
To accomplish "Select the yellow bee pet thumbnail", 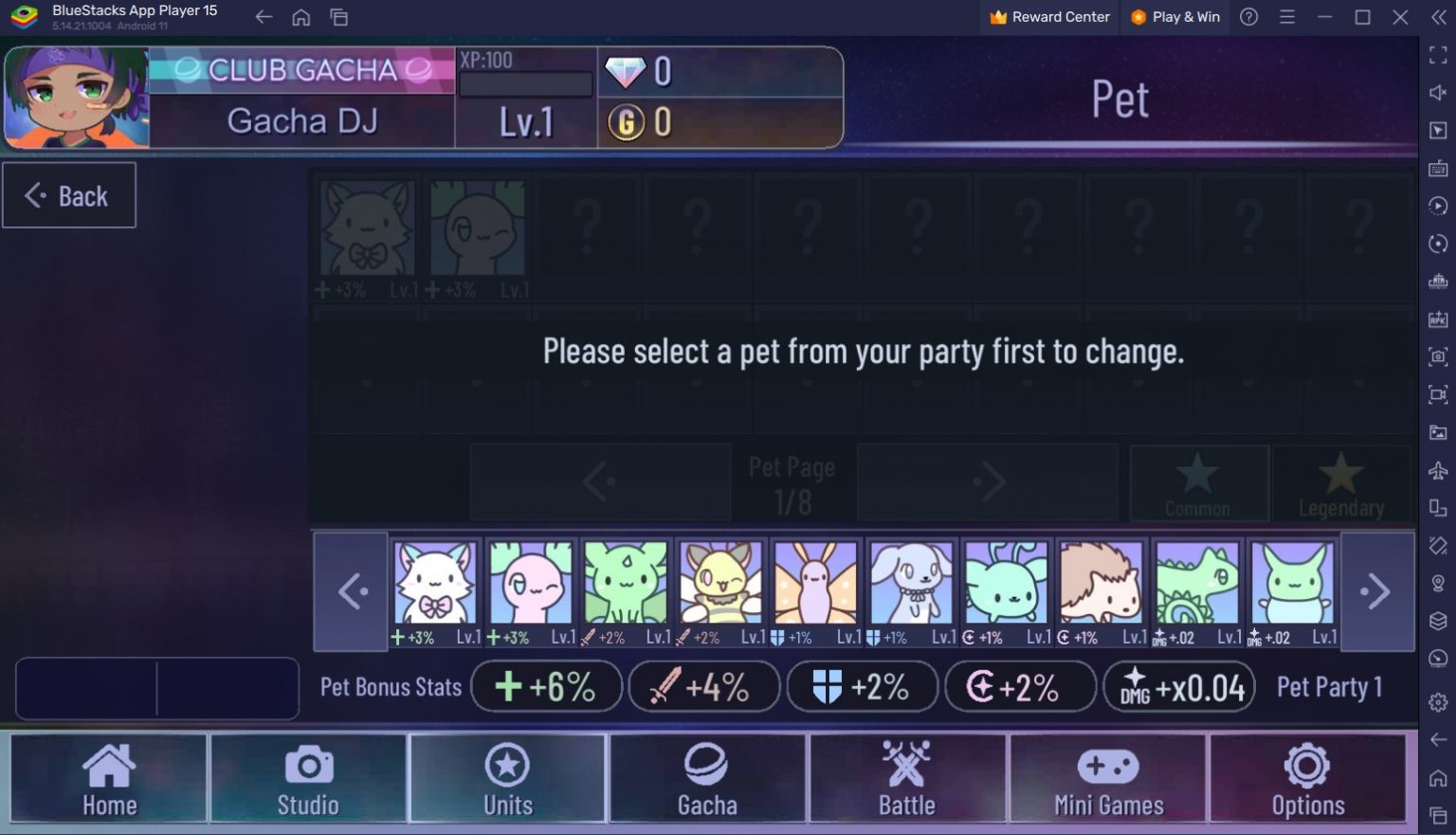I will pos(720,583).
